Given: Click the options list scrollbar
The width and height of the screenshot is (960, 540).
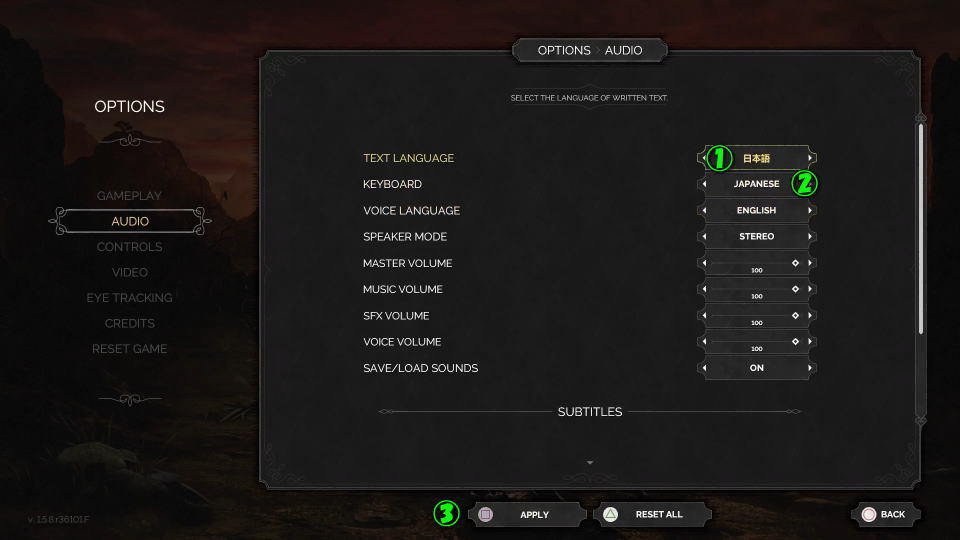Looking at the screenshot, I should pyautogui.click(x=921, y=230).
